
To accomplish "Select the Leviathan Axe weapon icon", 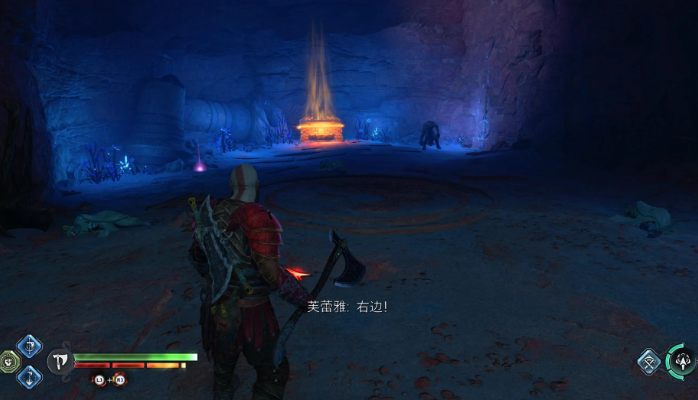I will (x=60, y=361).
